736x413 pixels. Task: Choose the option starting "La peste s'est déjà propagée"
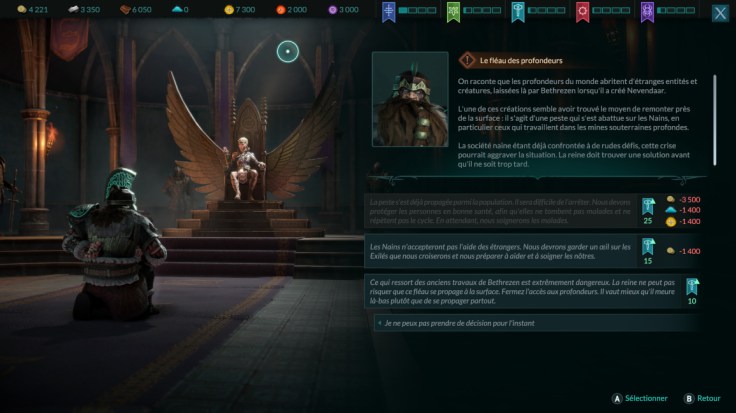point(500,208)
